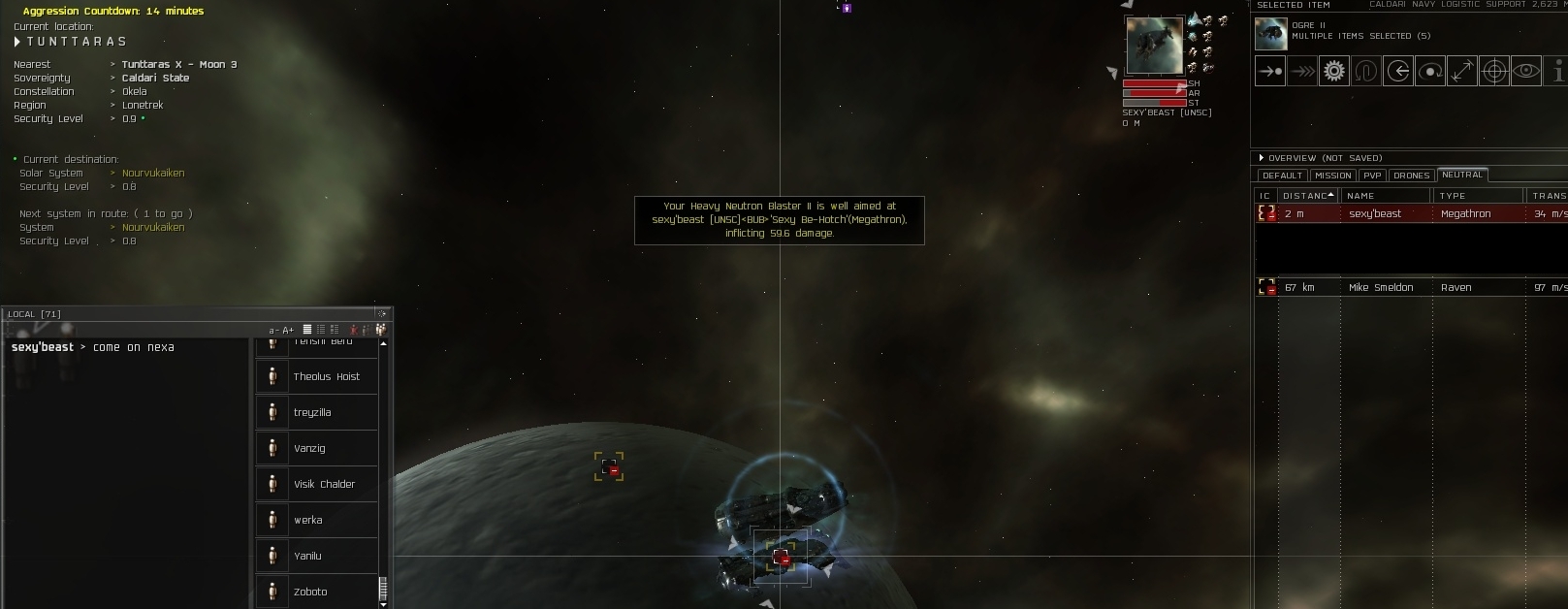1568x609 pixels.
Task: Open the Mission overview tab
Action: click(1332, 176)
